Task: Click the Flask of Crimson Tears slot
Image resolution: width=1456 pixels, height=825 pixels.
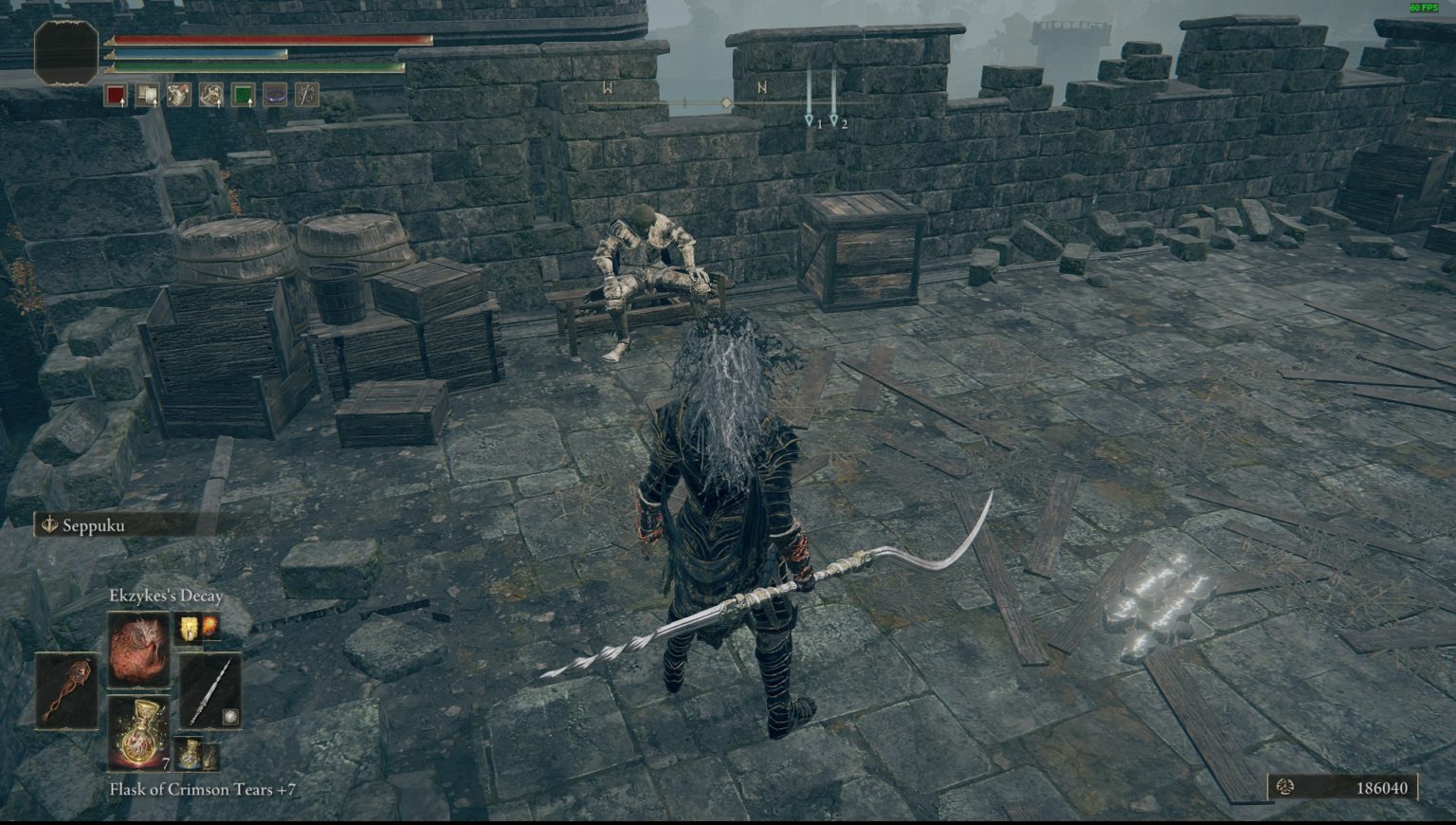Action: pos(138,732)
